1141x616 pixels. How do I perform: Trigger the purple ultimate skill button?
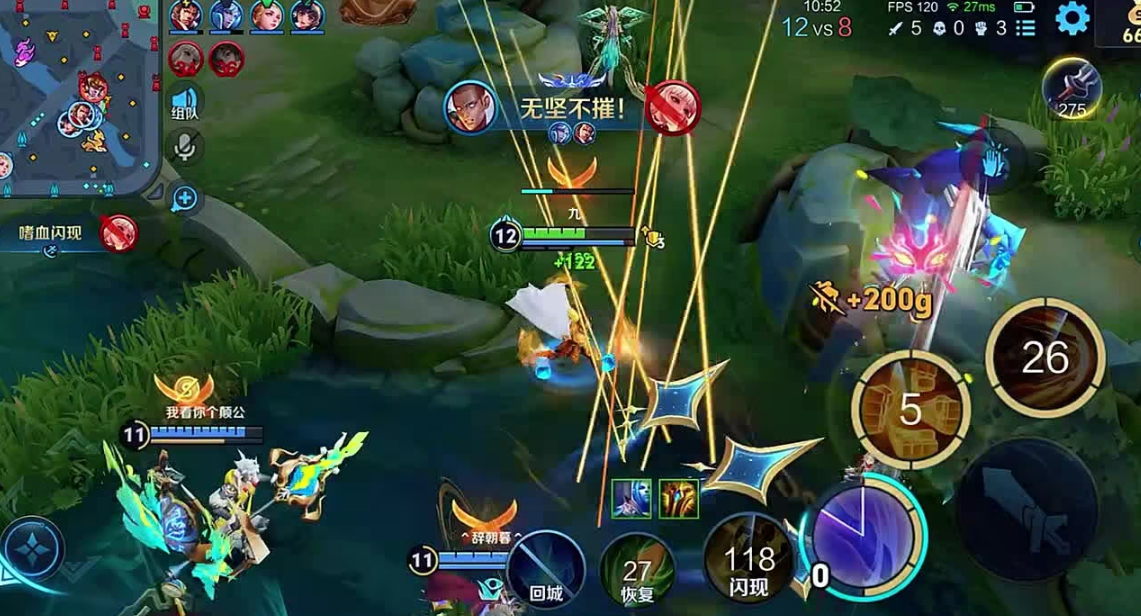862,530
